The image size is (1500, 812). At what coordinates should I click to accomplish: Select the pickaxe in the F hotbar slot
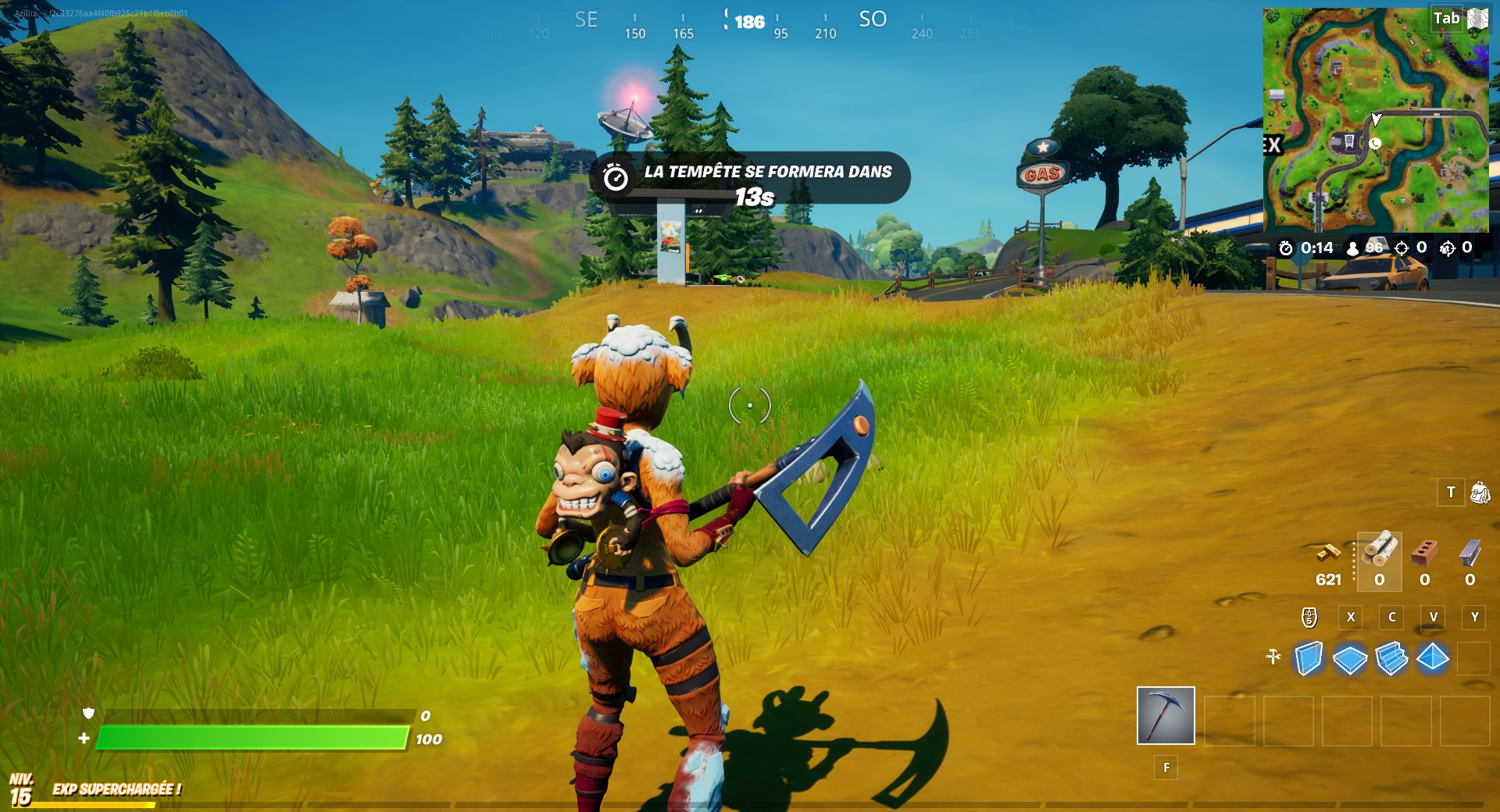point(1166,714)
